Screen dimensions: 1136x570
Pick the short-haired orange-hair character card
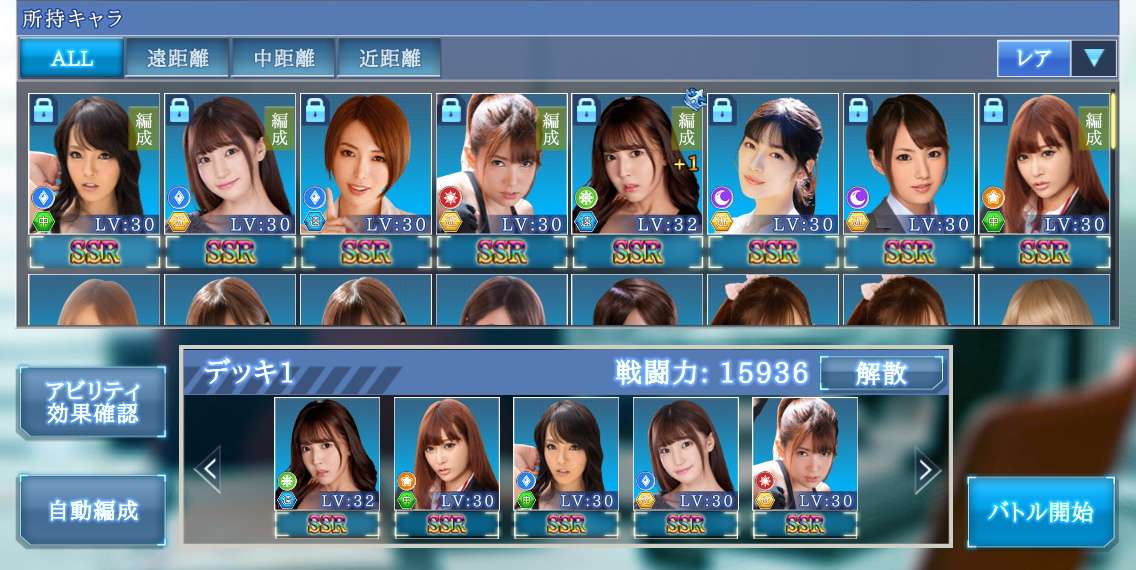365,165
